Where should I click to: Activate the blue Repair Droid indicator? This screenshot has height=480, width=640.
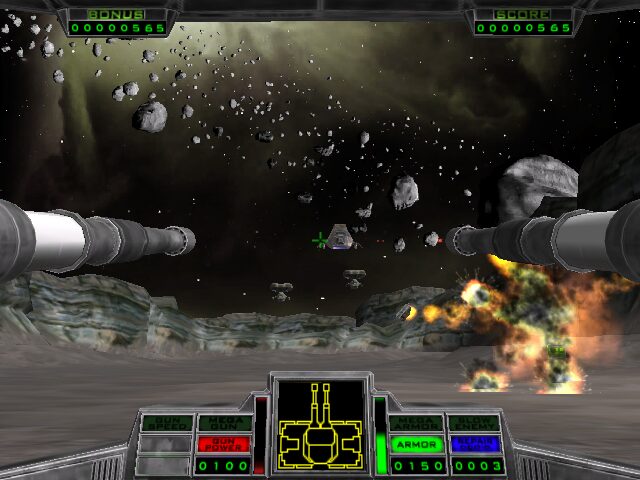click(473, 444)
